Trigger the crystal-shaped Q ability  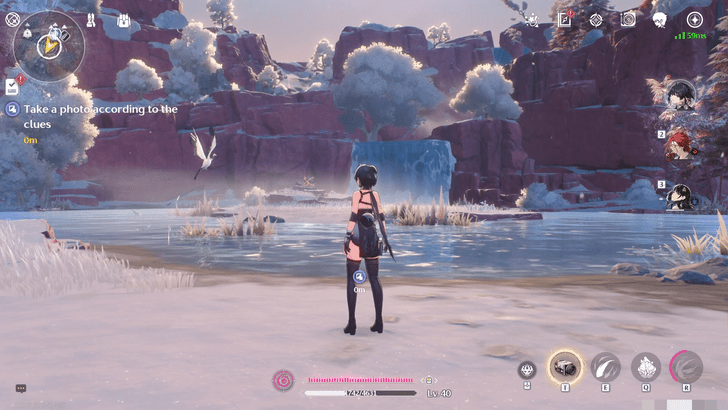pyautogui.click(x=645, y=367)
